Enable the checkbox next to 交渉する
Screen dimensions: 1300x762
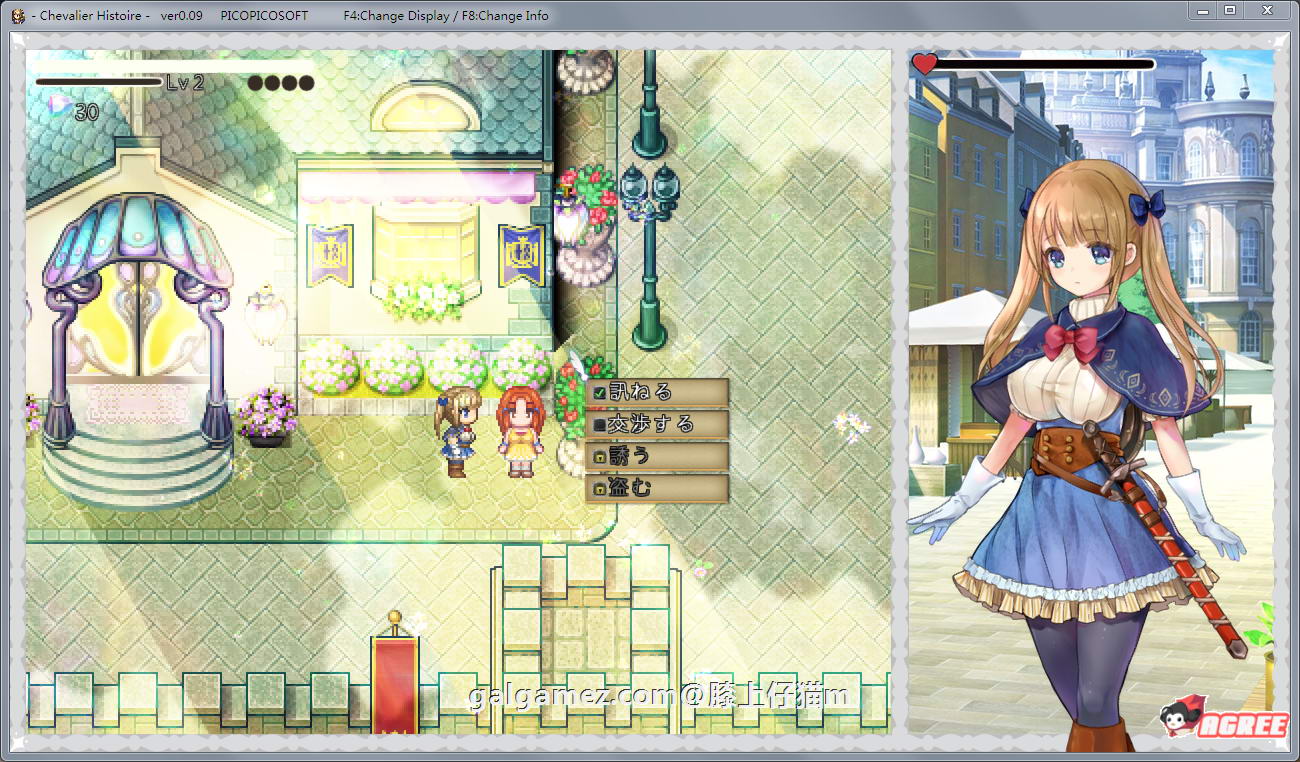(600, 423)
